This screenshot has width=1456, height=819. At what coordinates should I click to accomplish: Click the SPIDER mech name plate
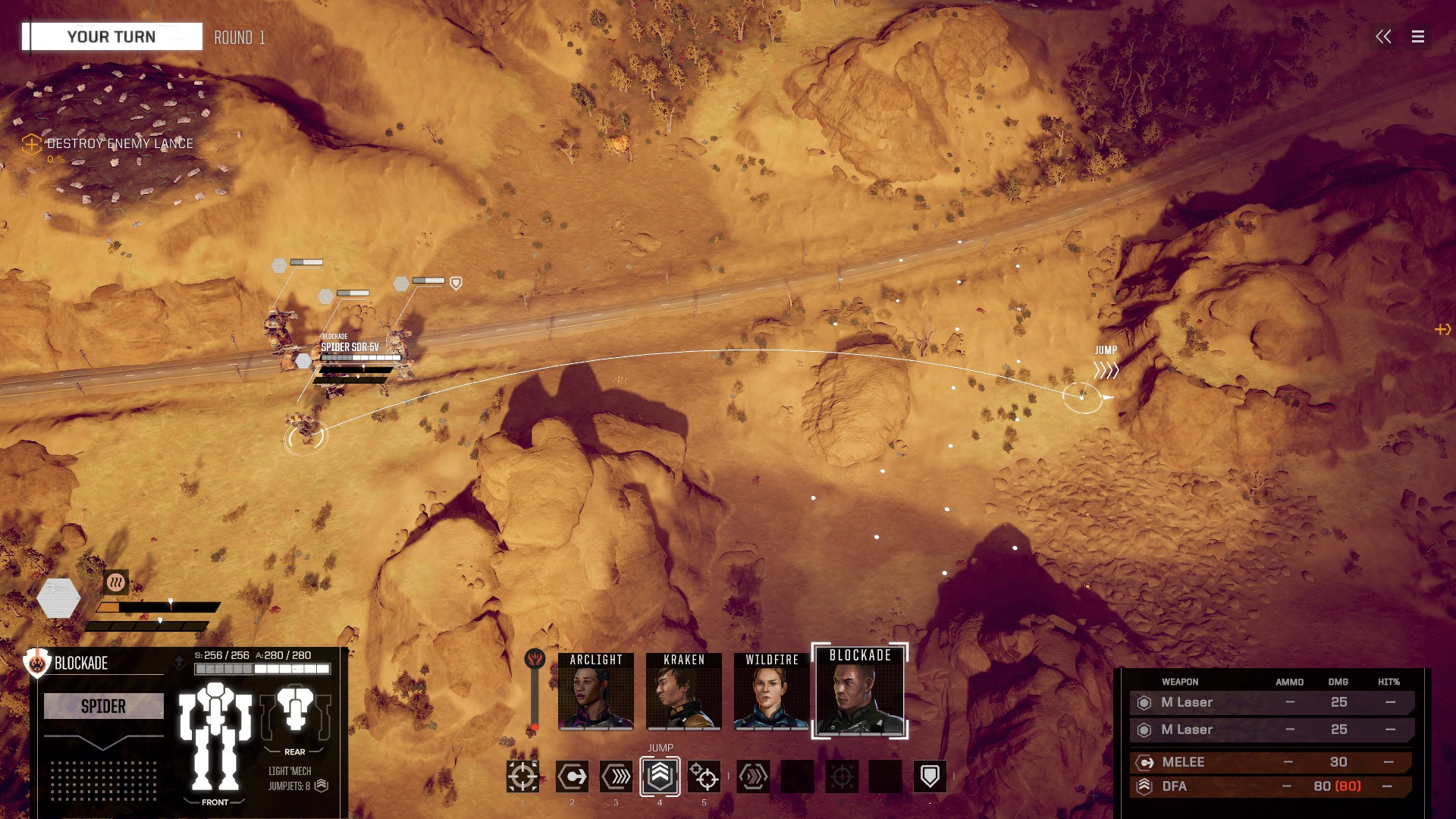tap(103, 706)
